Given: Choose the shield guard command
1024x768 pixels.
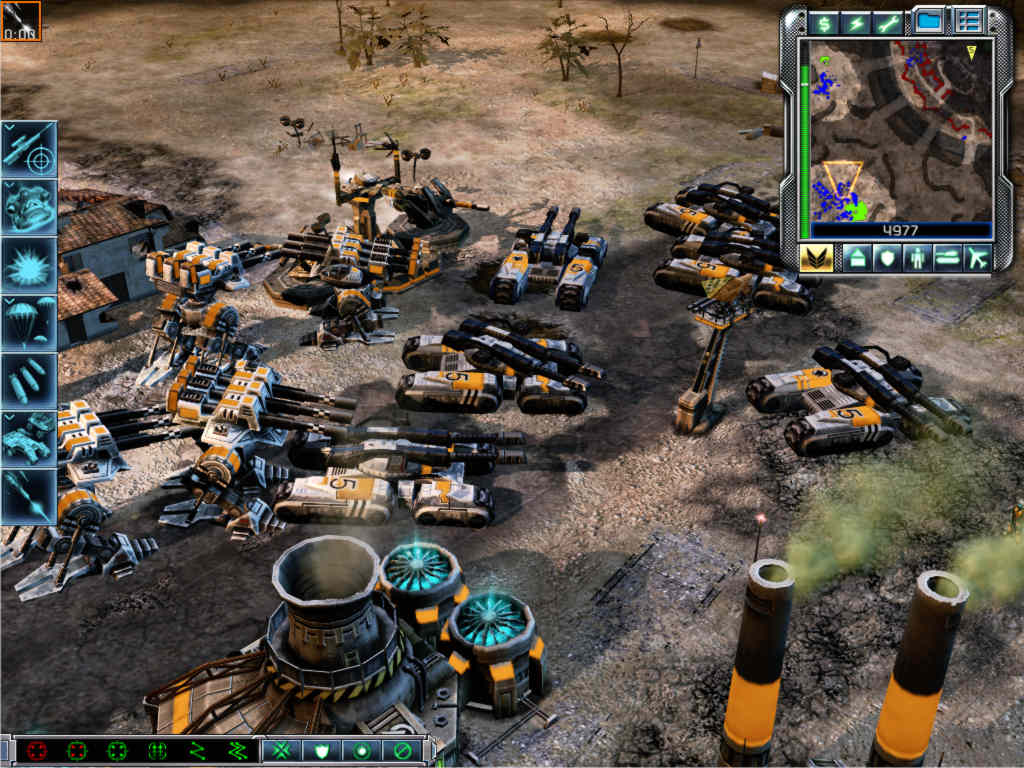Looking at the screenshot, I should click(322, 750).
